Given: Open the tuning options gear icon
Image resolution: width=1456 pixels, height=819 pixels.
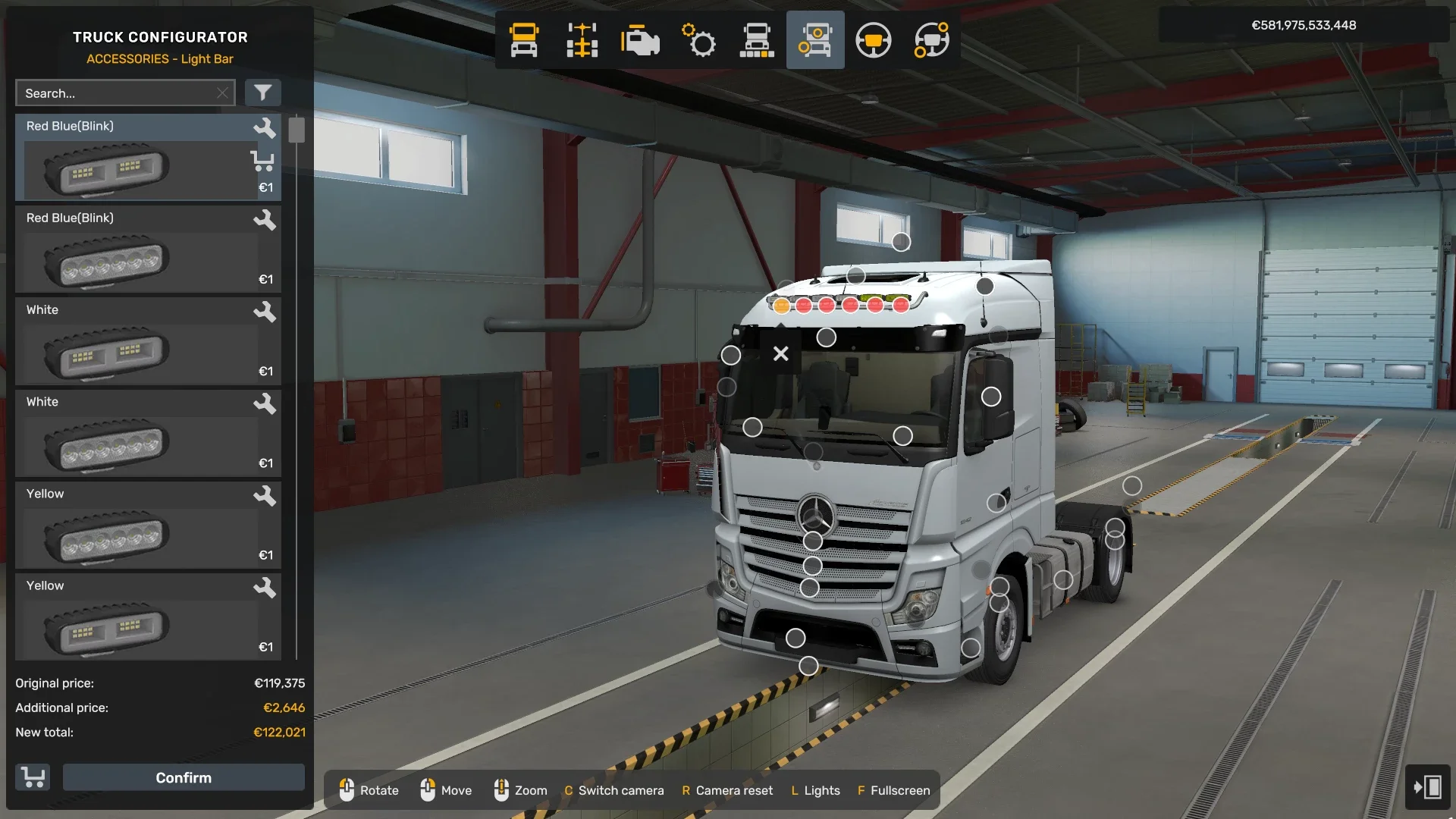Looking at the screenshot, I should [698, 40].
